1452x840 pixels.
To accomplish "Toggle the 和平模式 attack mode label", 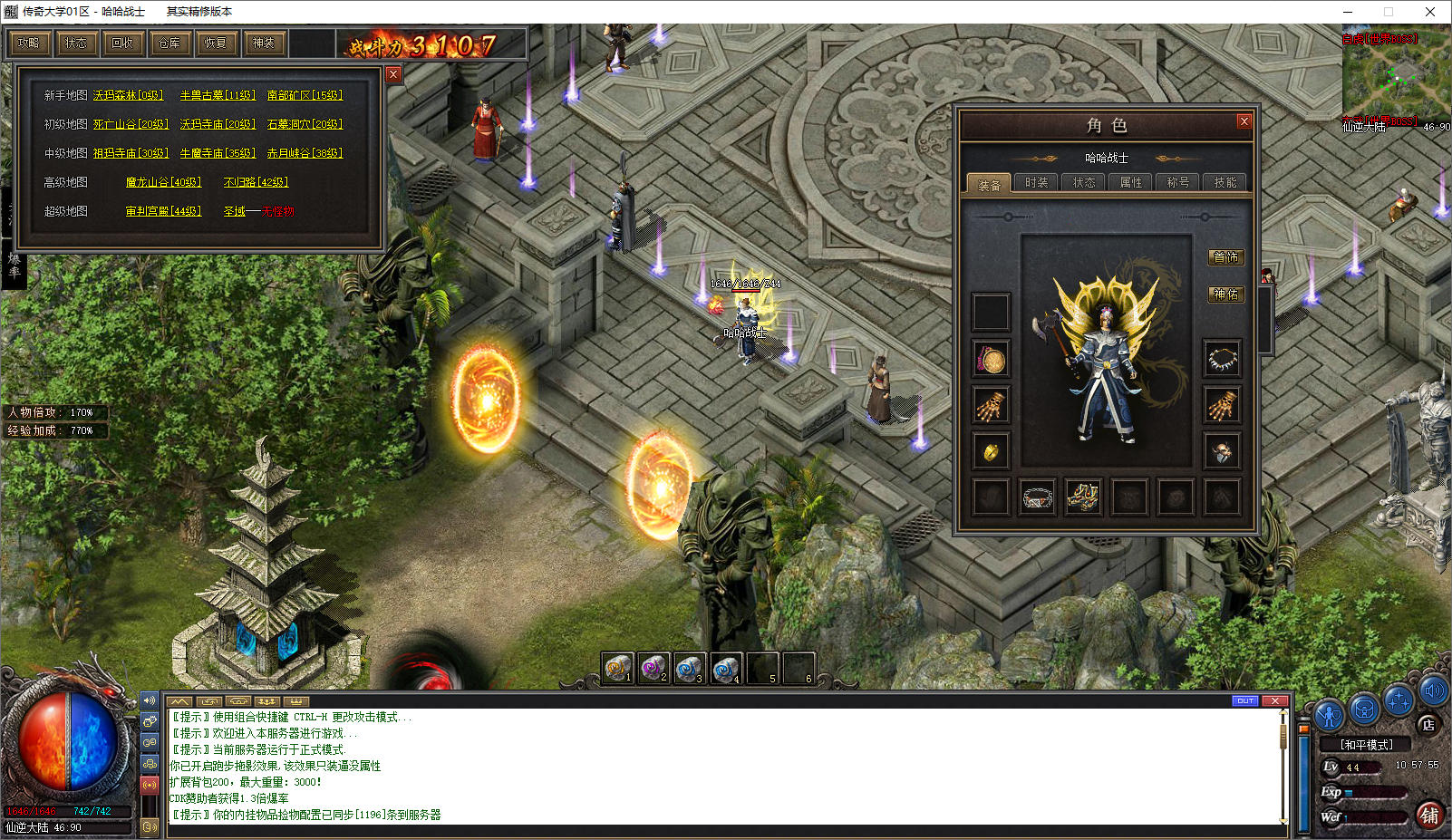I will click(1367, 745).
